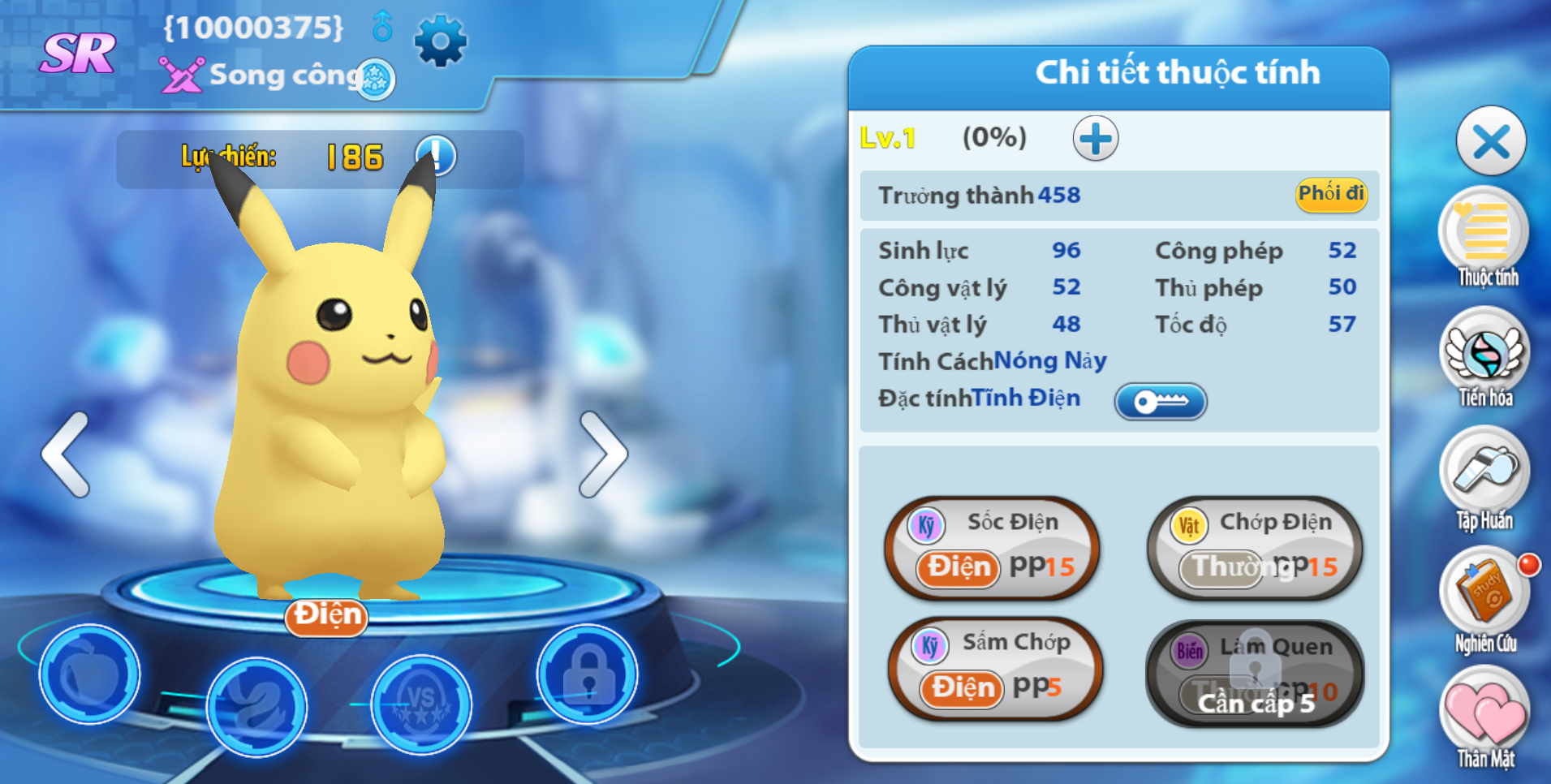Image resolution: width=1551 pixels, height=784 pixels.
Task: Open the Tập Huấn whistle tab
Action: 1484,476
